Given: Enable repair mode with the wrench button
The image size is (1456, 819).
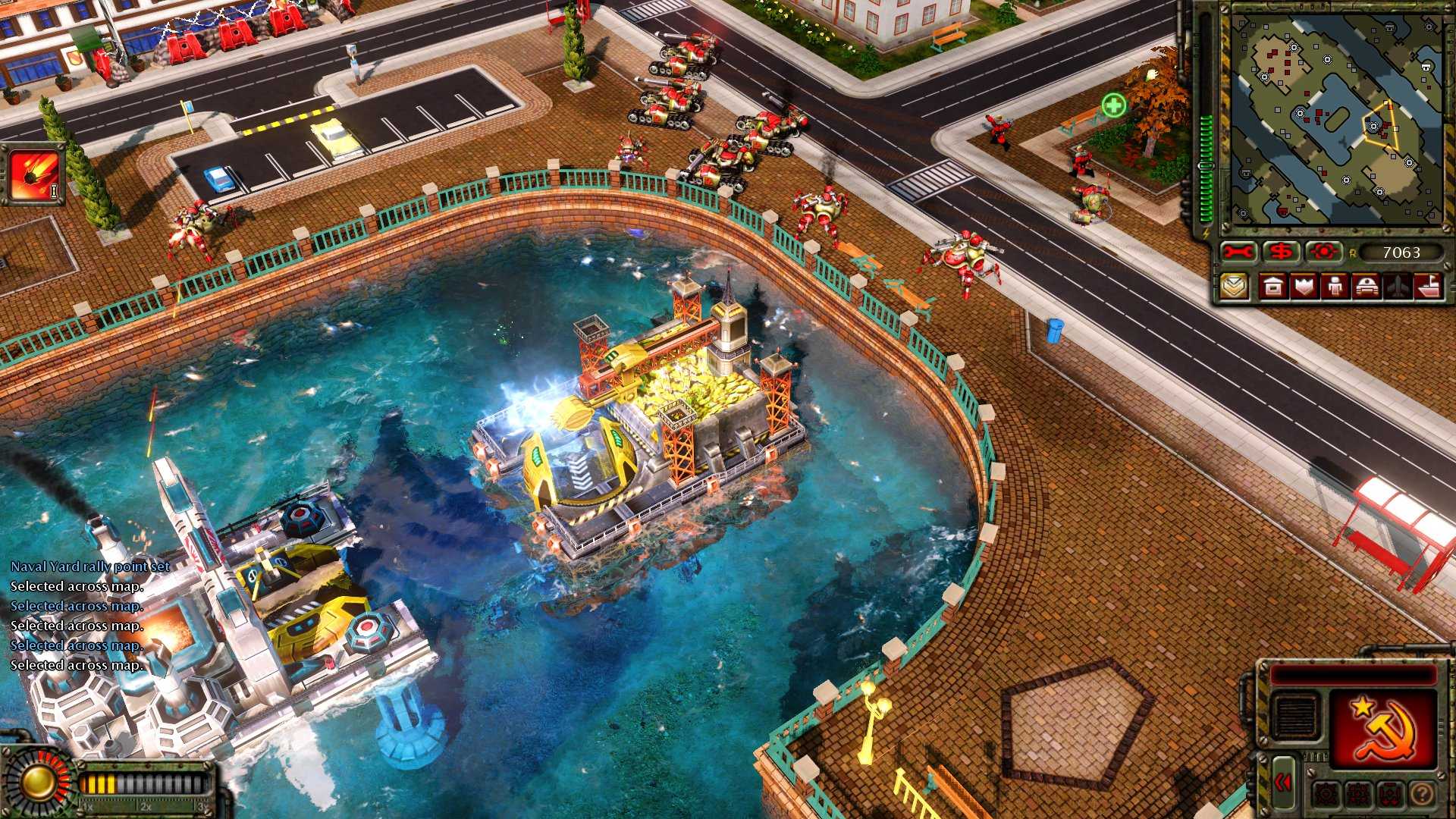Looking at the screenshot, I should click(x=1238, y=253).
